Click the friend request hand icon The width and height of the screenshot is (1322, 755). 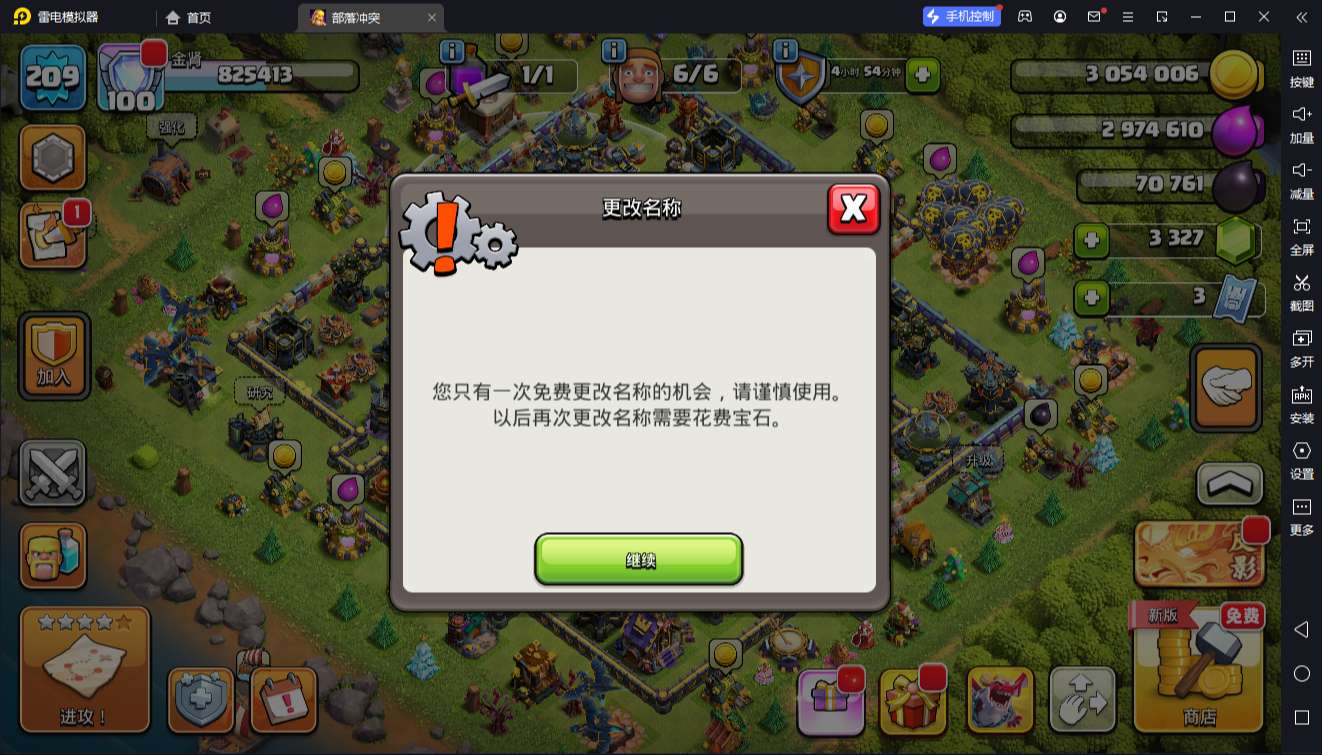1225,383
